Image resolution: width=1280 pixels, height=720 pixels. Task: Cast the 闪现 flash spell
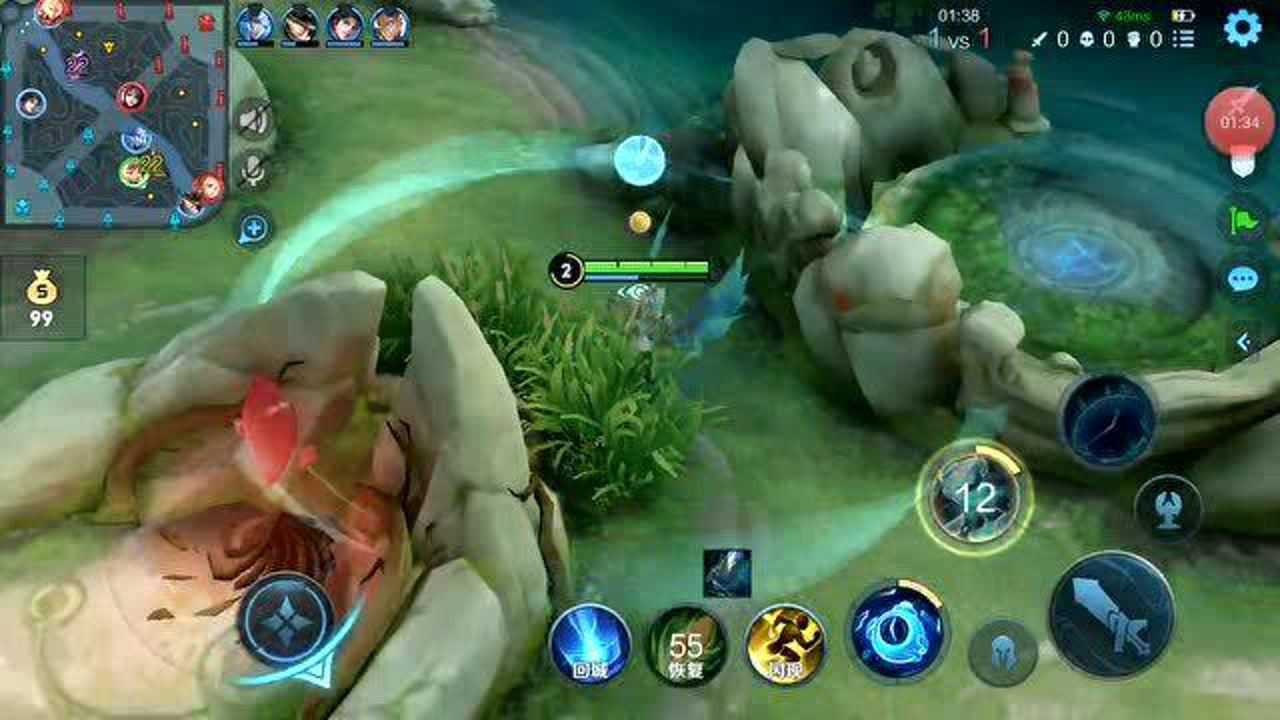[x=786, y=645]
